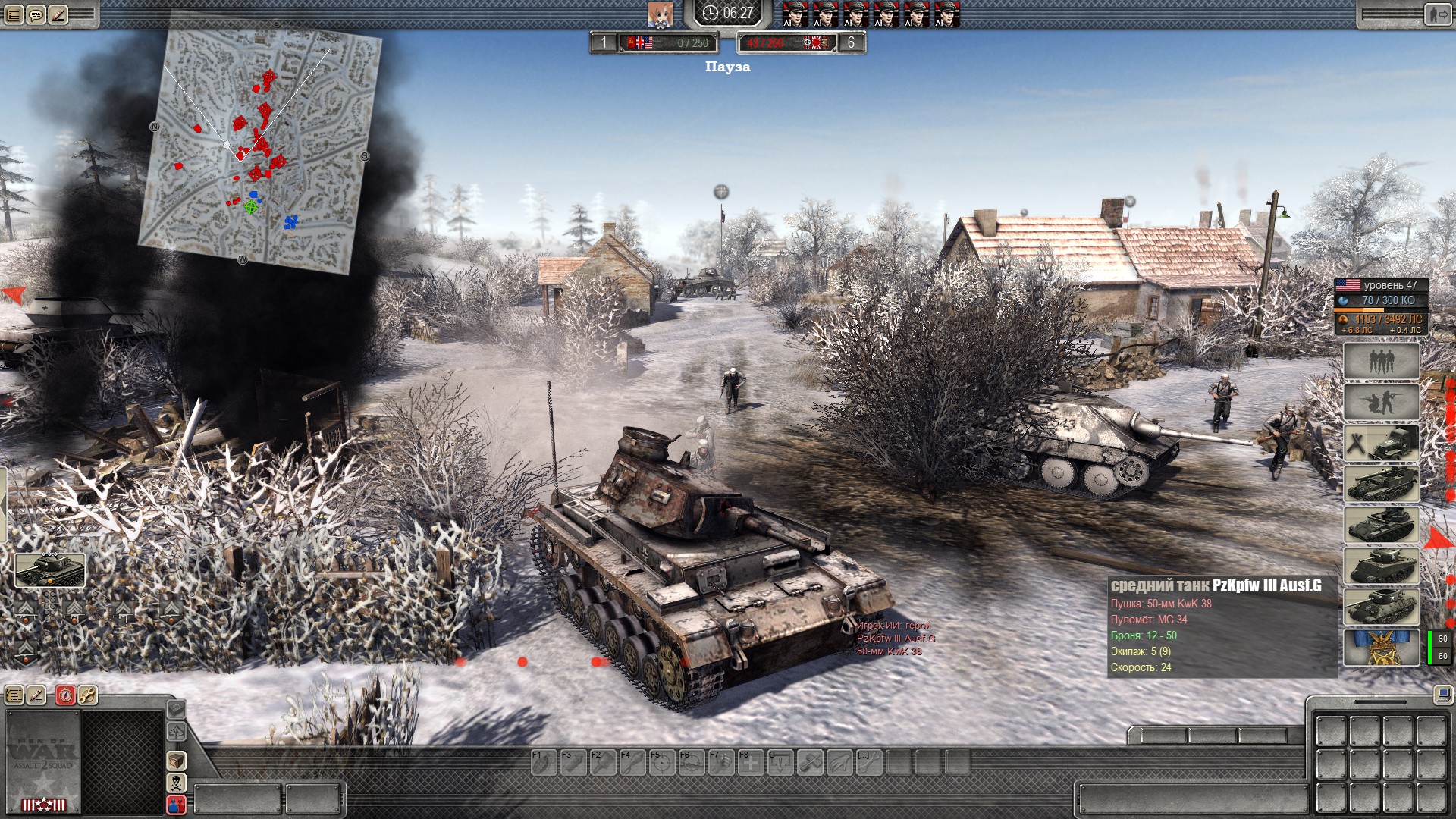Open the chat speech bubble button
Image resolution: width=1456 pixels, height=819 pixels.
[36, 14]
